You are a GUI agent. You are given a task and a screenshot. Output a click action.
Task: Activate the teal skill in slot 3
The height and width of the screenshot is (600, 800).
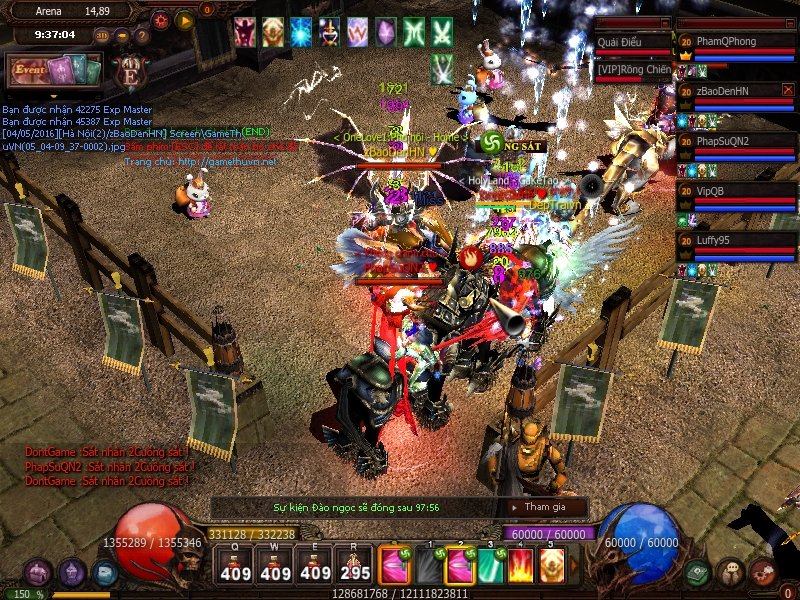pyautogui.click(x=490, y=566)
